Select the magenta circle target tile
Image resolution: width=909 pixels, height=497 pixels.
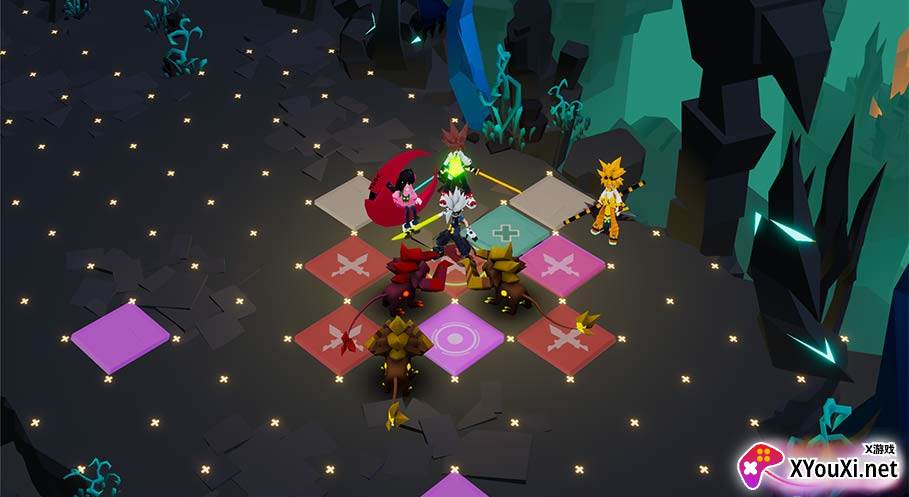[x=456, y=338]
